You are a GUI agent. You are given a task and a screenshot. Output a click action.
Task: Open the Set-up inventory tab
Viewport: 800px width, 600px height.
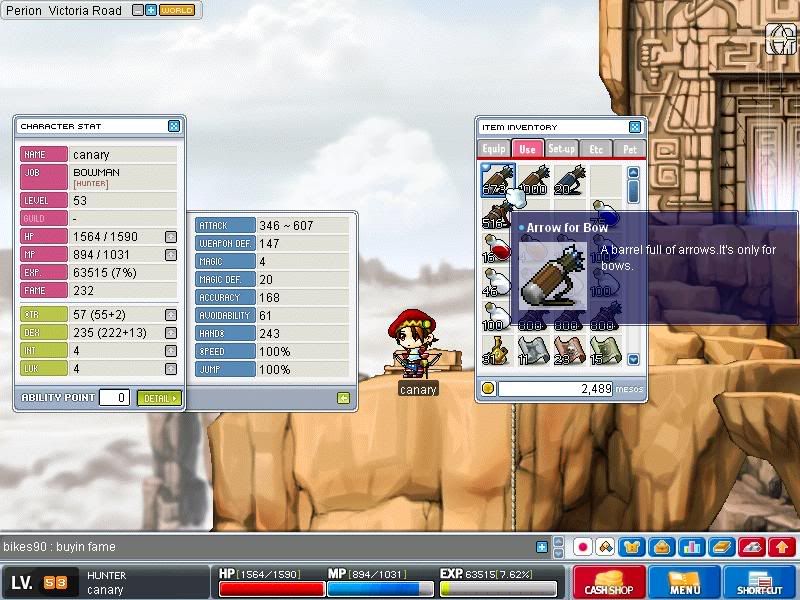(x=562, y=149)
